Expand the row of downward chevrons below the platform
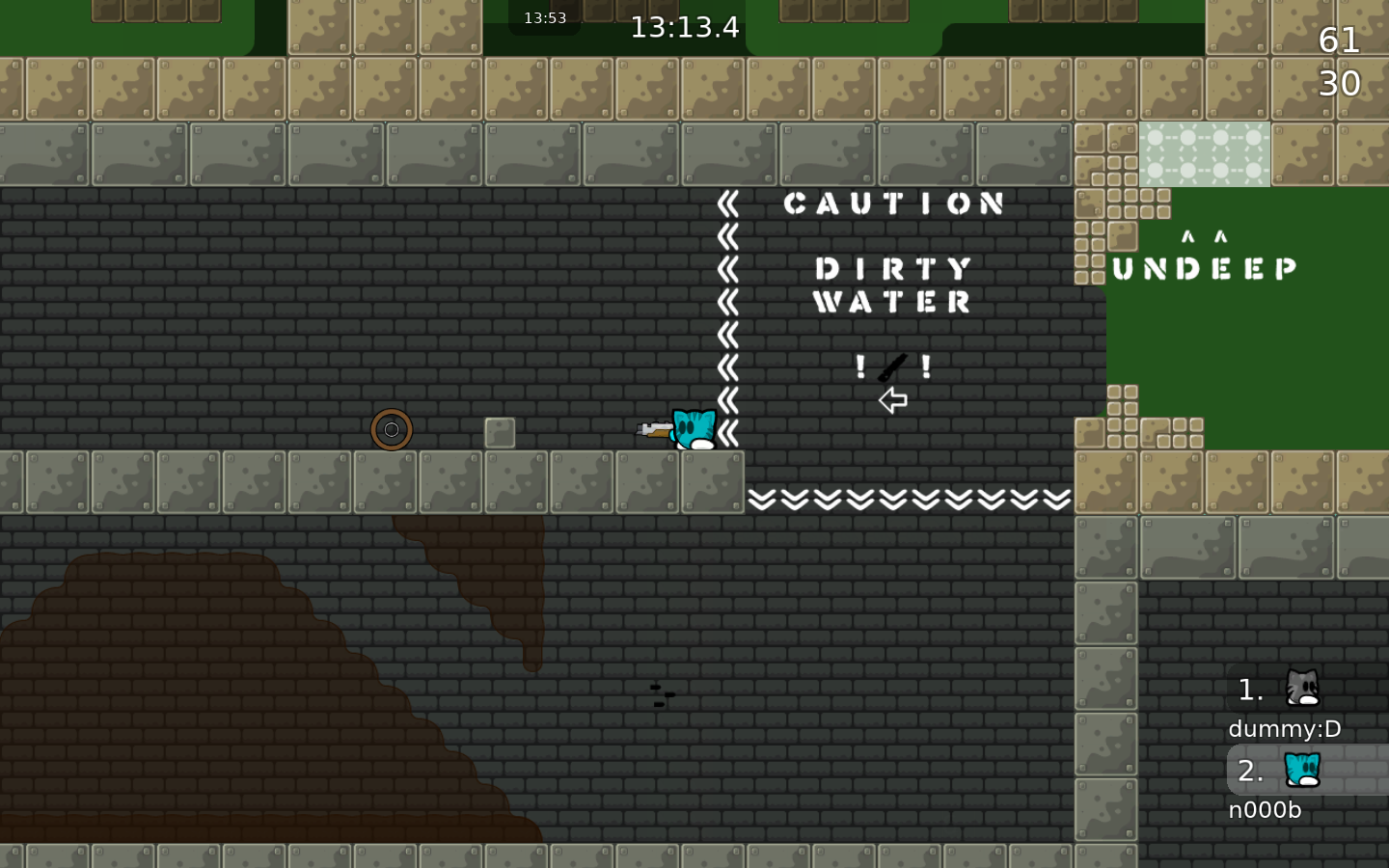Viewport: 1389px width, 868px height. coord(907,500)
